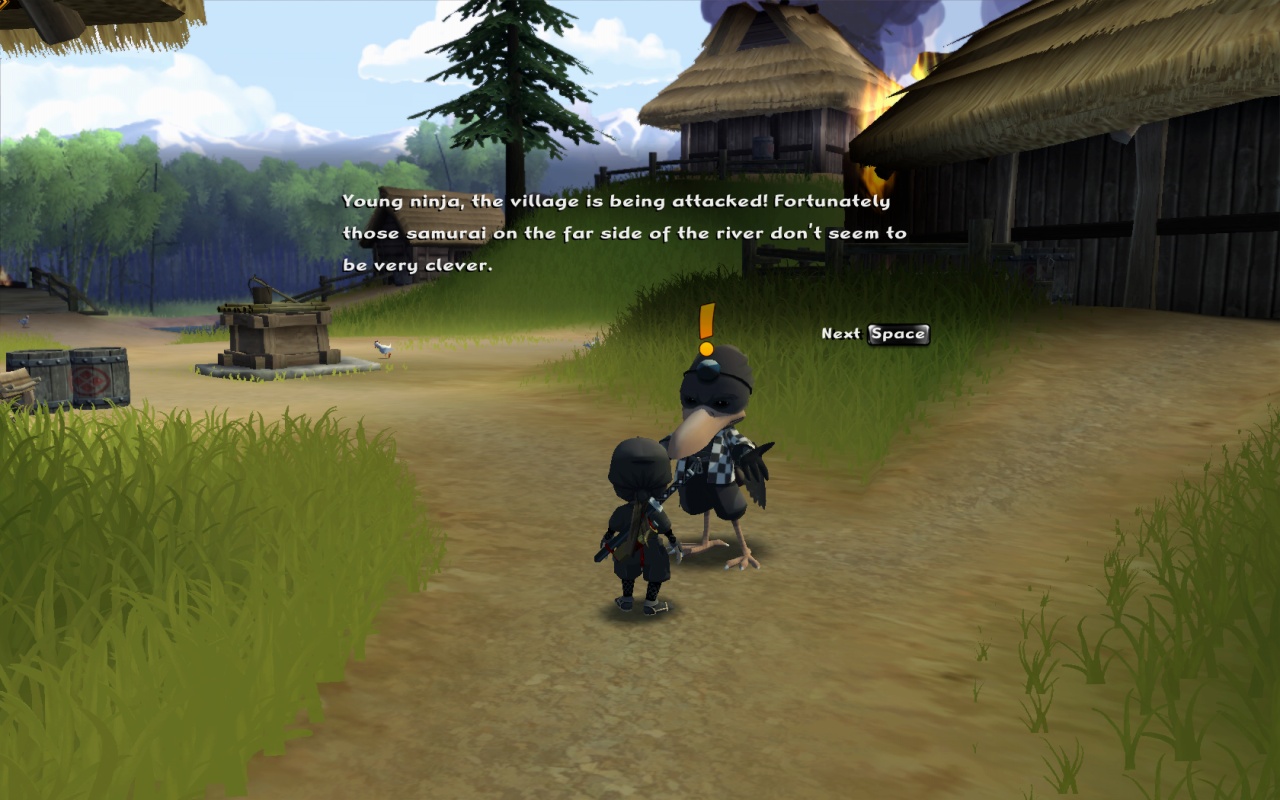
Task: Click the Space key prompt
Action: coord(899,335)
